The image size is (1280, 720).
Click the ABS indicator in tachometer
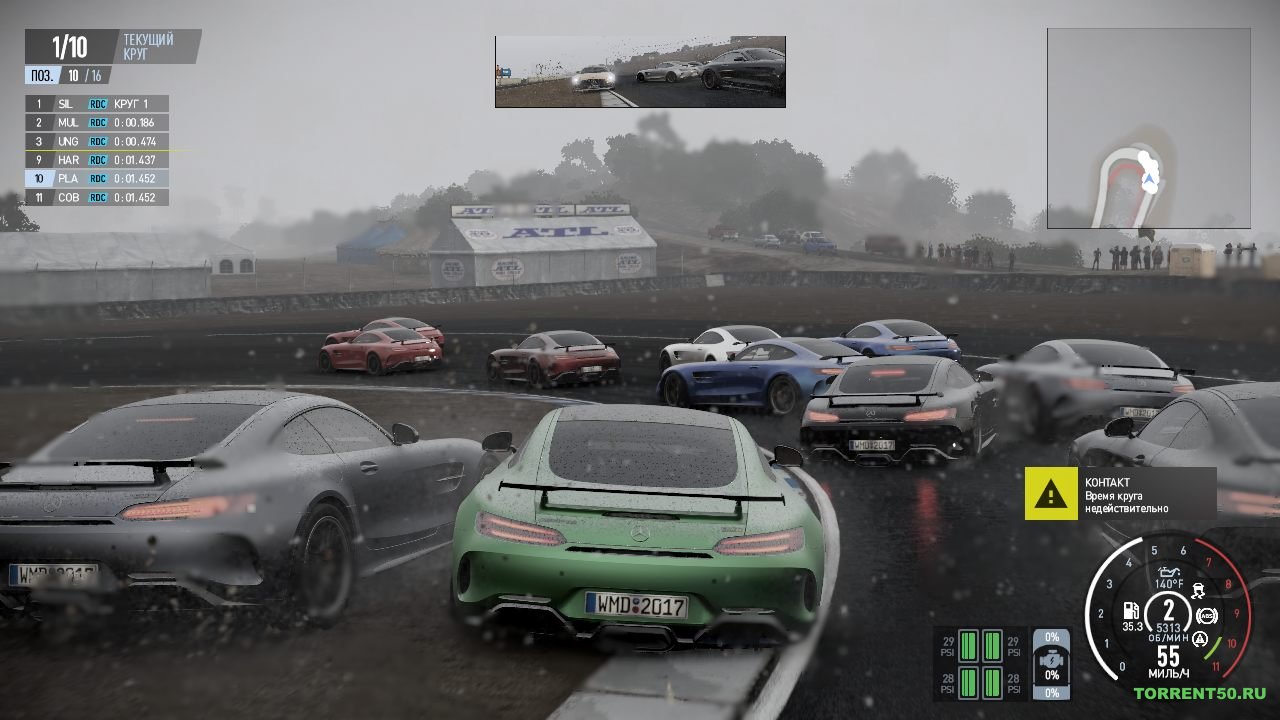tap(1207, 615)
